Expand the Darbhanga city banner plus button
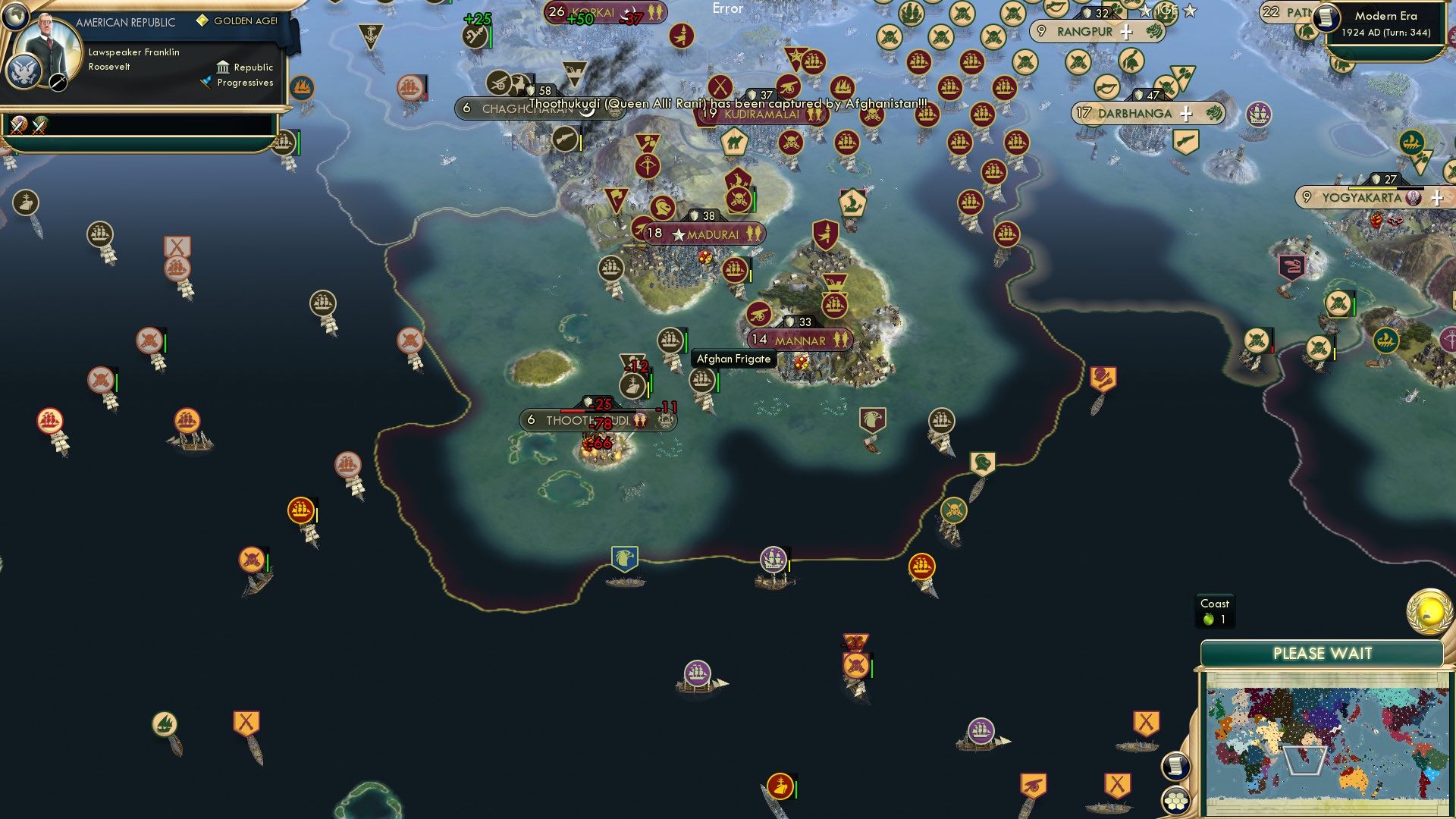The width and height of the screenshot is (1456, 819). point(1185,113)
